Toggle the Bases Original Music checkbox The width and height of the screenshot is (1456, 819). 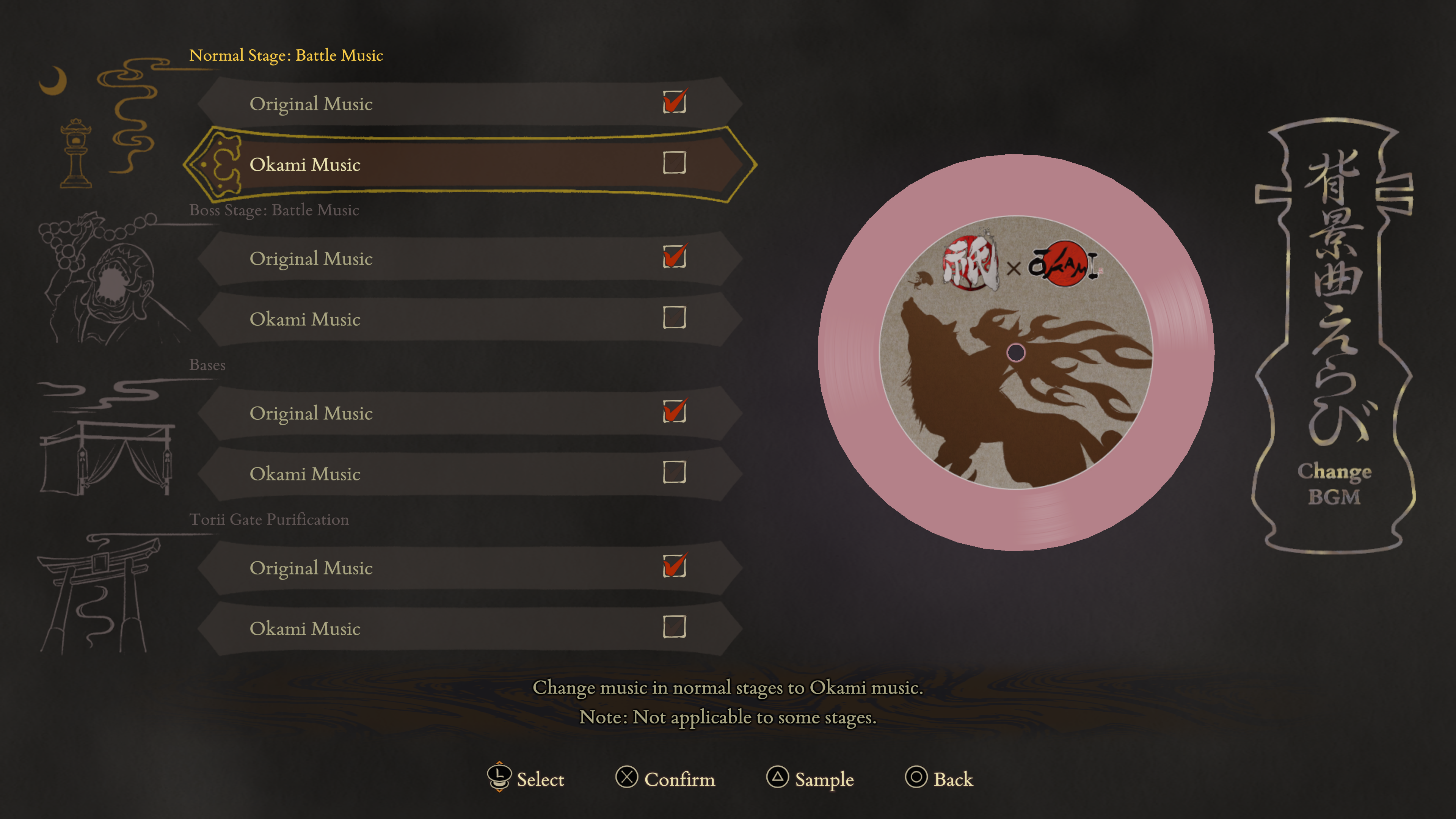point(674,411)
